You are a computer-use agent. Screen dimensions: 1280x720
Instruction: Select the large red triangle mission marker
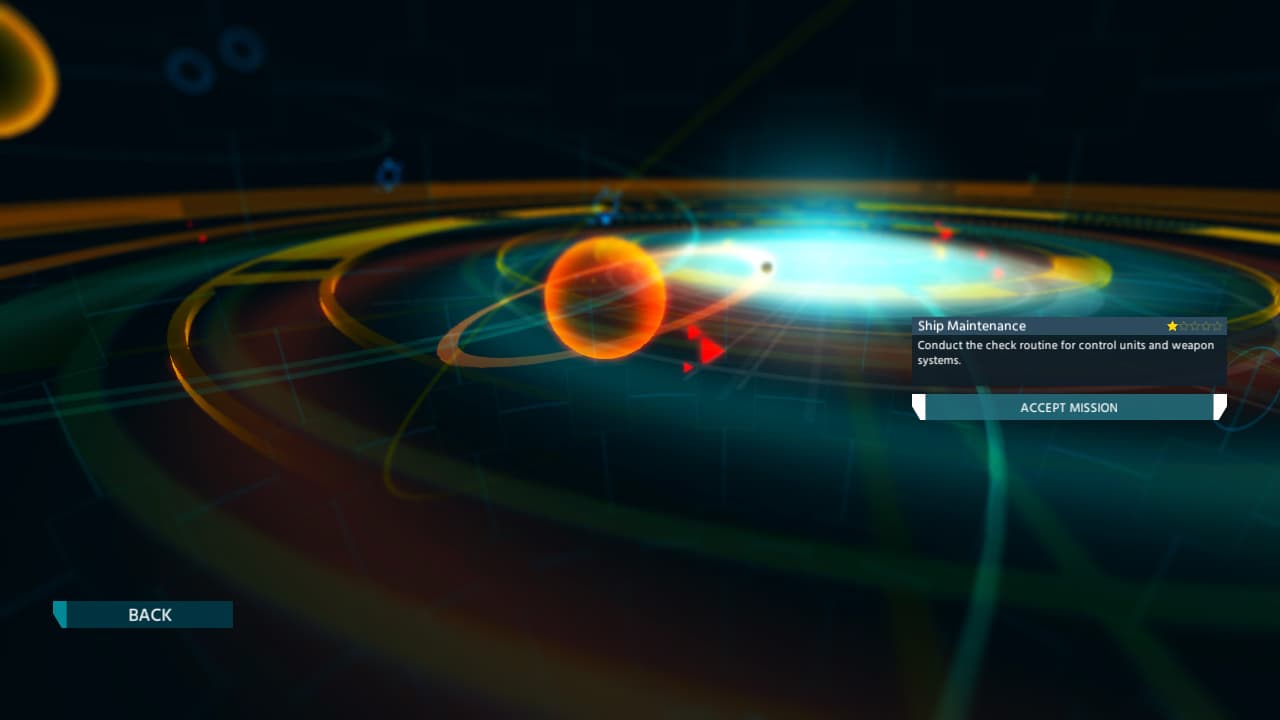coord(708,348)
